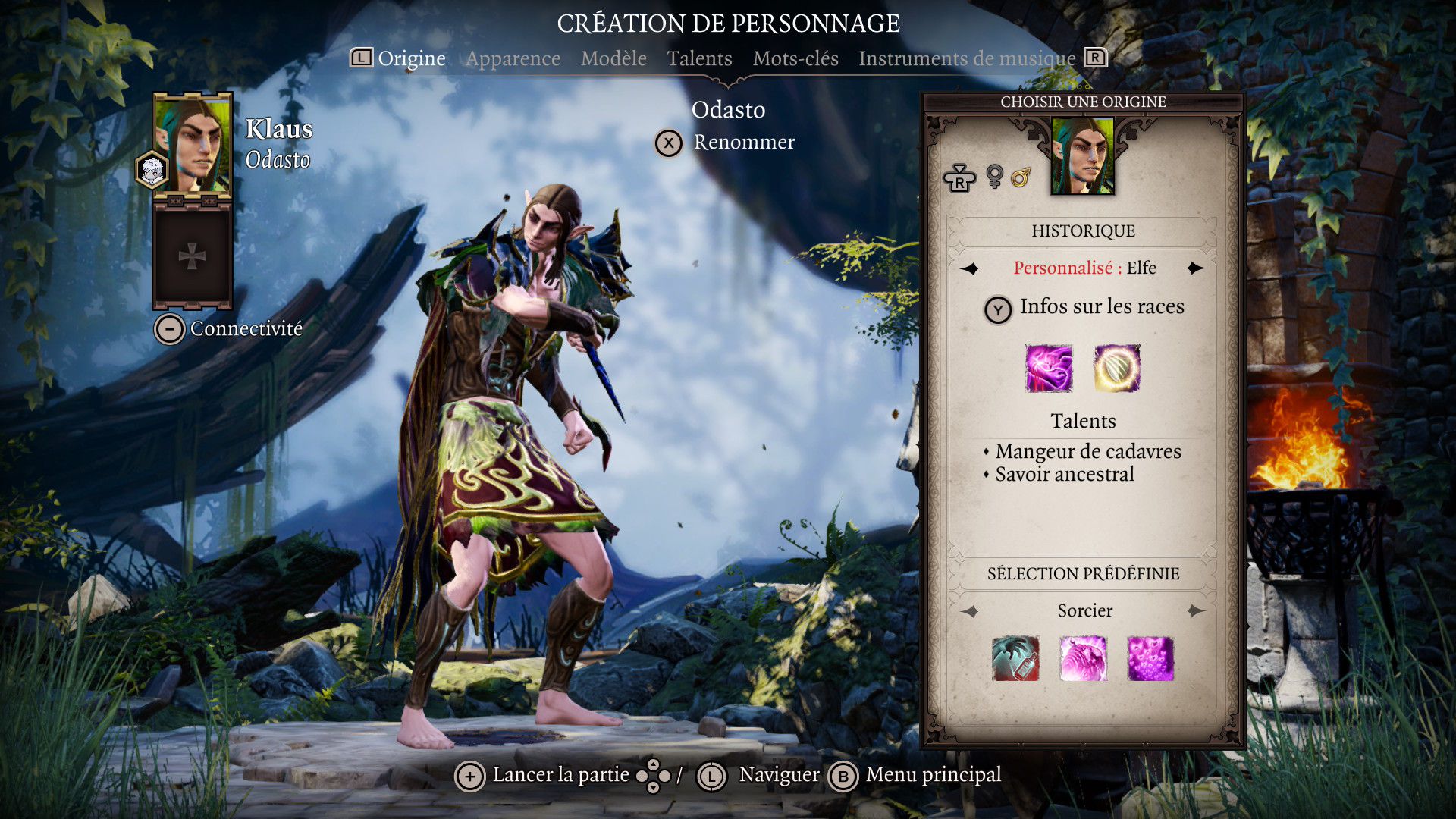Inspect the purple cloud skill icon
1456x819 pixels.
1150,658
